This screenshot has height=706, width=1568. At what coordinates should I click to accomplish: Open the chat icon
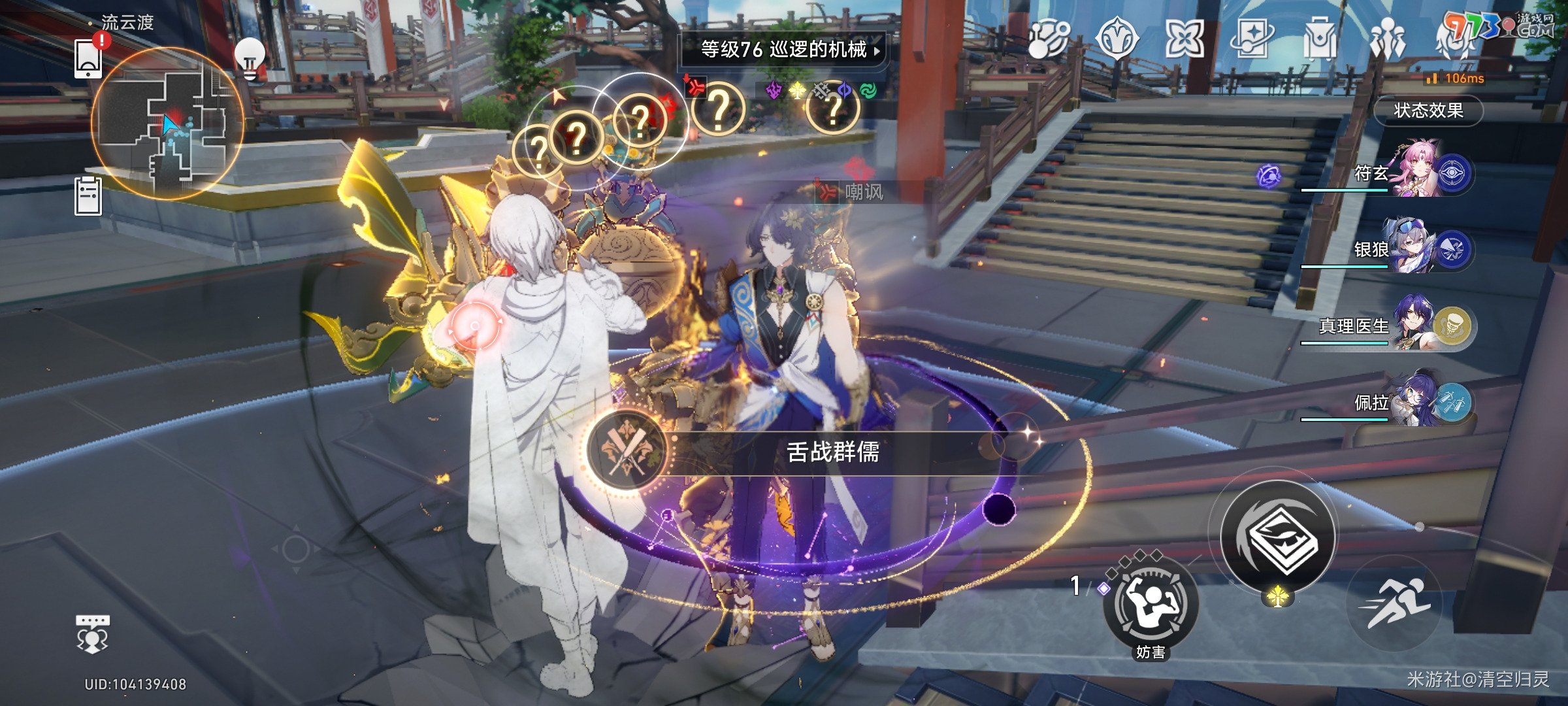(x=92, y=633)
